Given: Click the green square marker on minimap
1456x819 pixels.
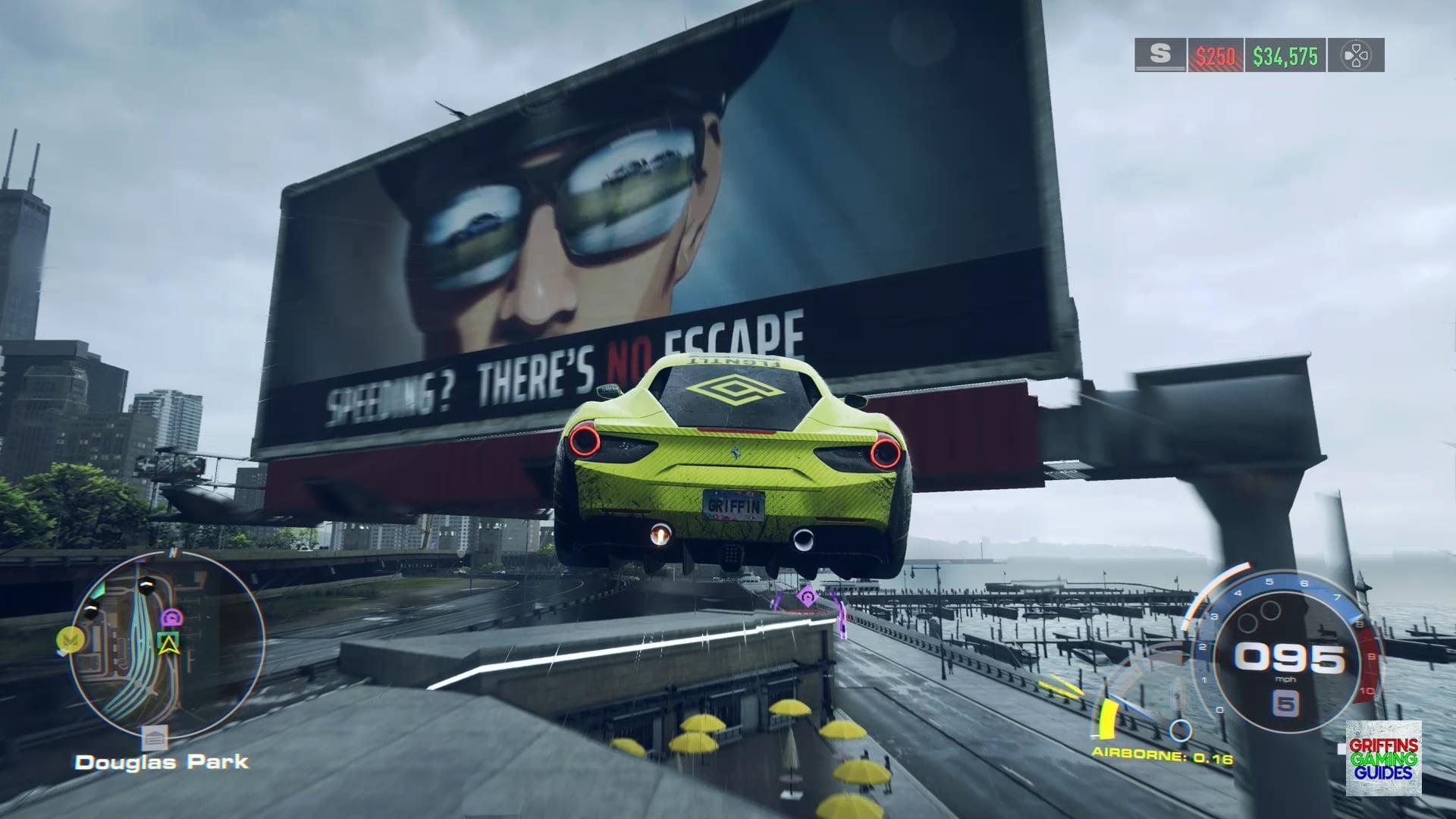Looking at the screenshot, I should tap(168, 643).
